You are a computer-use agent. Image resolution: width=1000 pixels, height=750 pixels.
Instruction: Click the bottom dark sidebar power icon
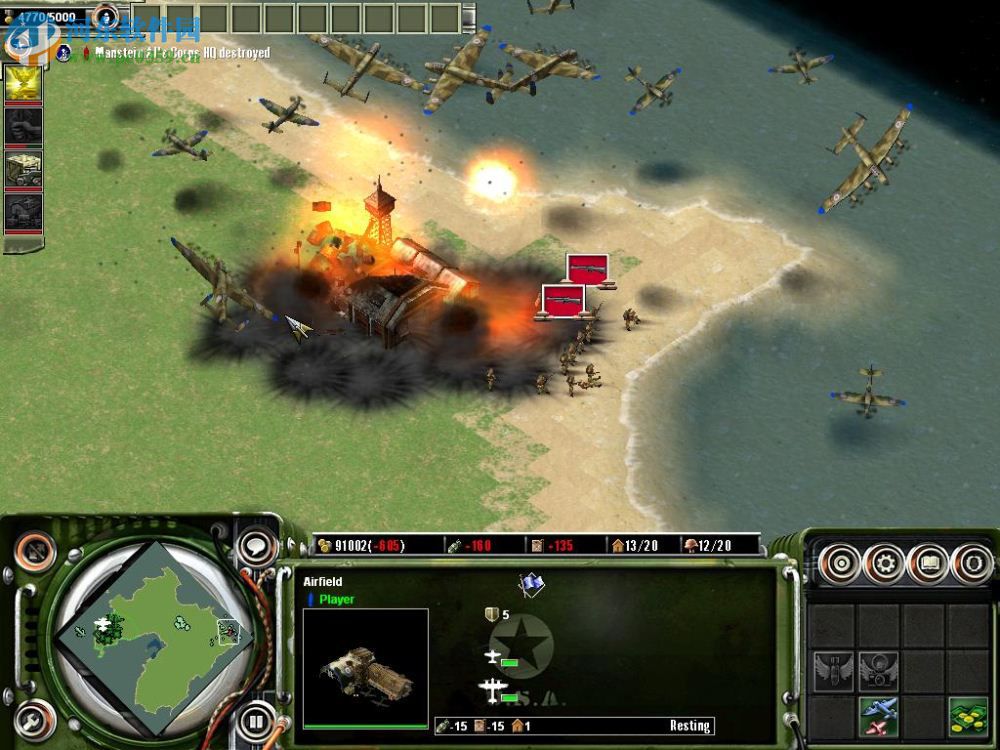(x=23, y=211)
